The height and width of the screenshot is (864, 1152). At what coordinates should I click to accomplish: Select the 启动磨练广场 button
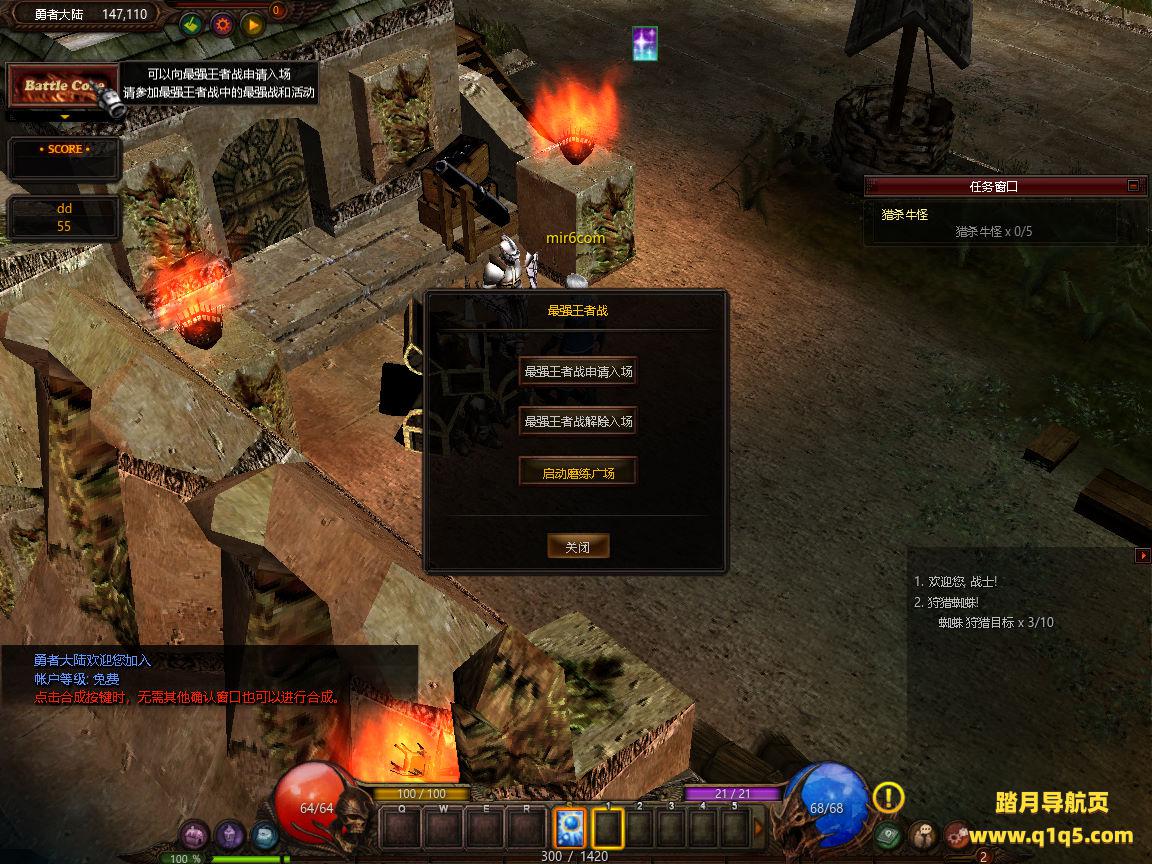578,473
